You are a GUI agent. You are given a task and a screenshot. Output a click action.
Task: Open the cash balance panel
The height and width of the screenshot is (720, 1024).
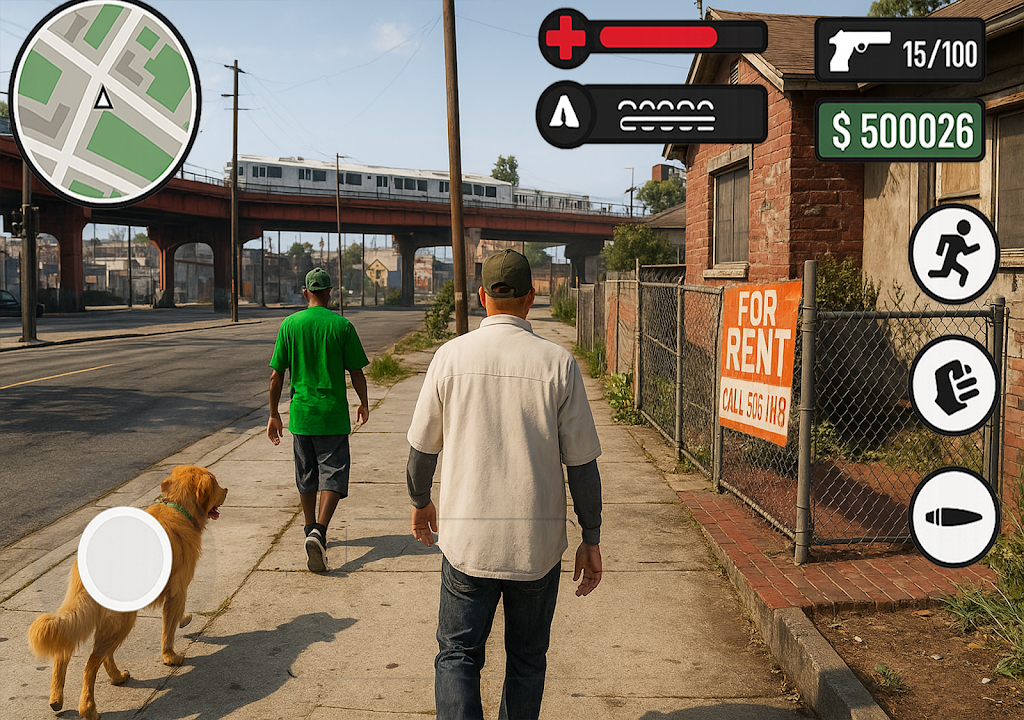click(x=900, y=130)
